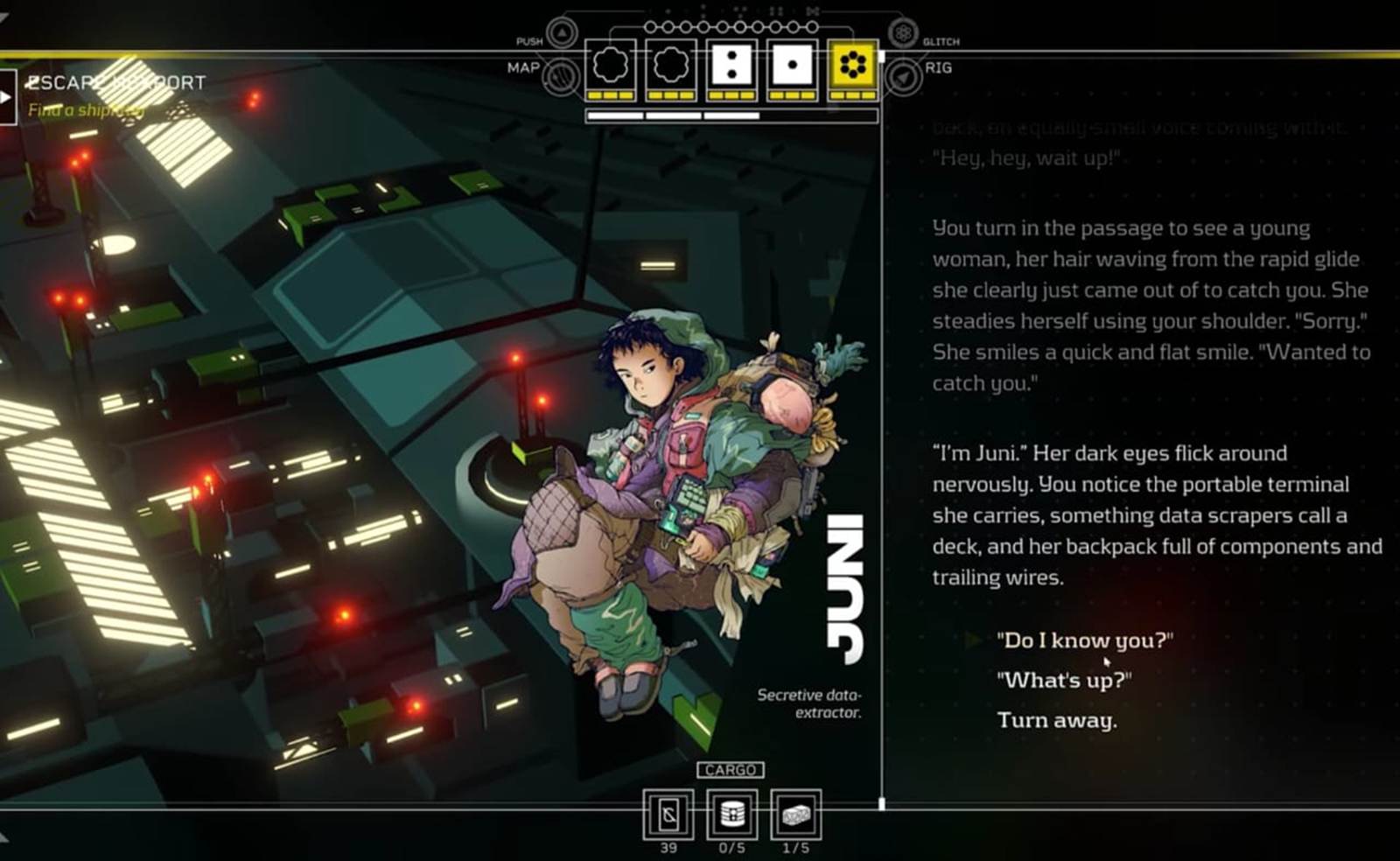The image size is (1400, 861).
Task: Click the cryo credits cargo slot
Action: [x=668, y=815]
